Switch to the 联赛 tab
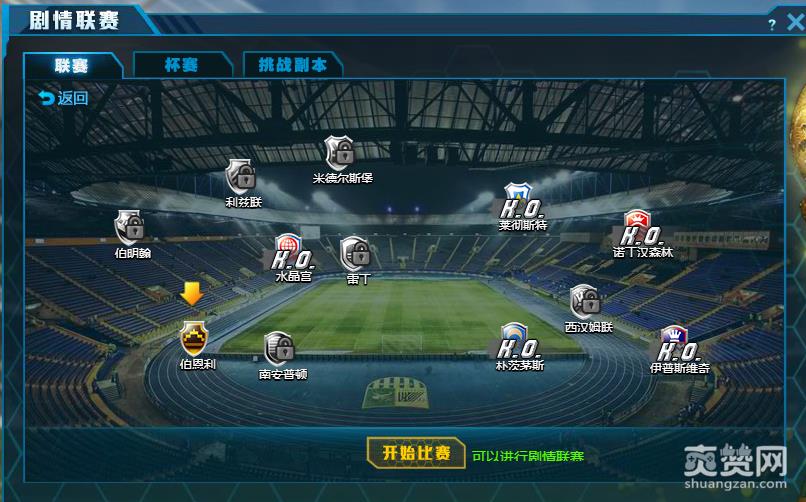Screen dimensions: 806x502 (72, 65)
